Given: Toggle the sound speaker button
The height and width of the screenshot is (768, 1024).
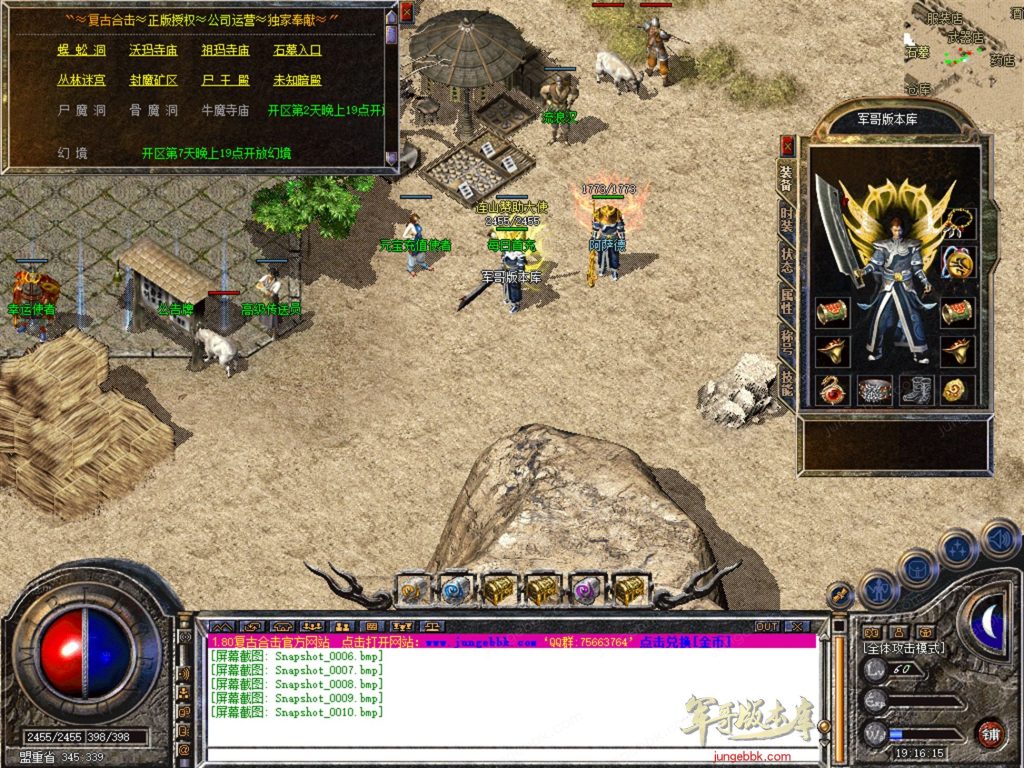Looking at the screenshot, I should pos(999,538).
